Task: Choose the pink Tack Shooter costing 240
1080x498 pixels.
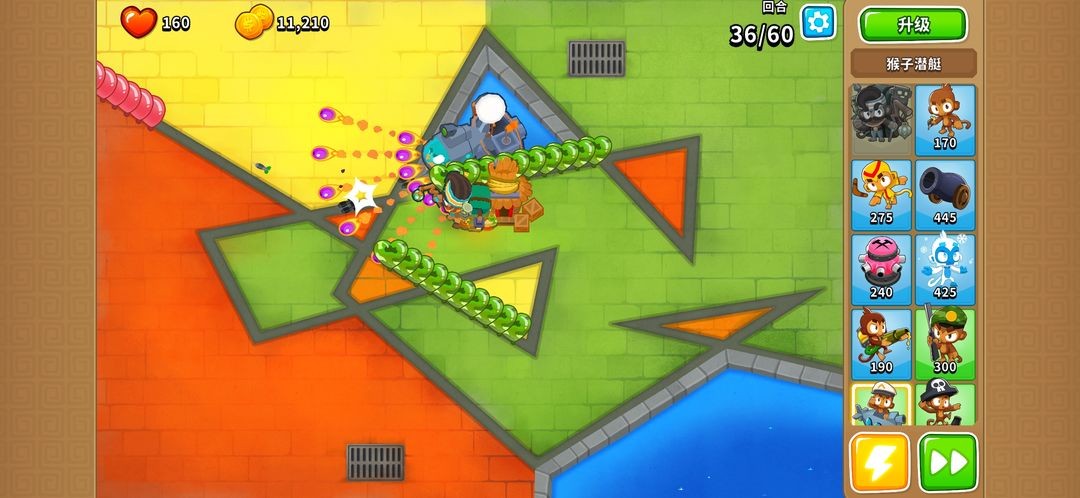Action: click(x=880, y=268)
